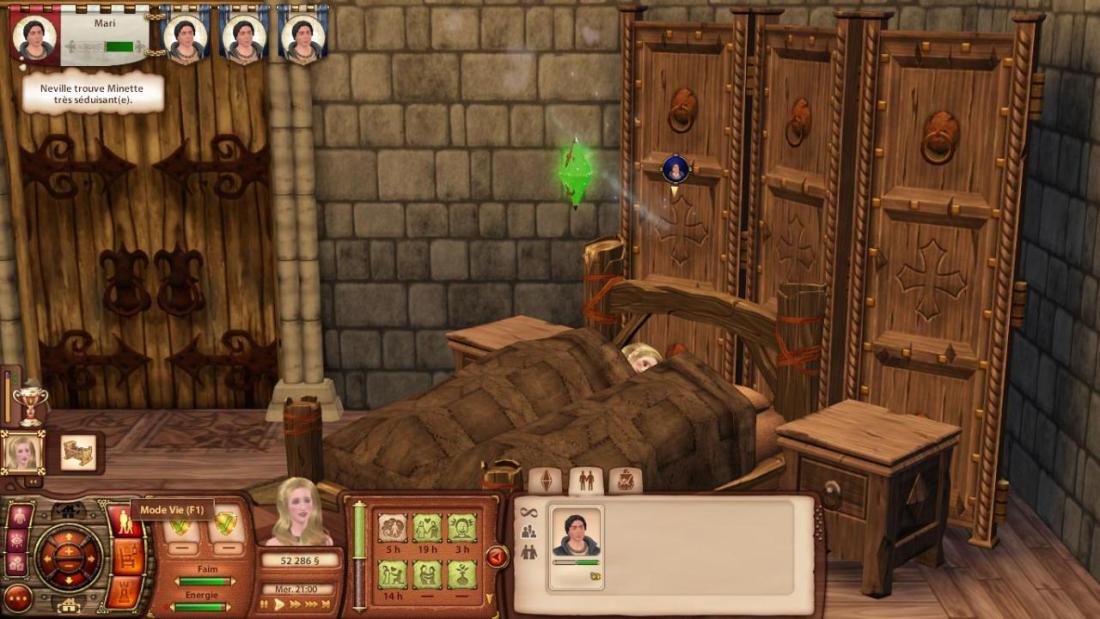The height and width of the screenshot is (619, 1100).
Task: Collapse the panel with the red arrow button
Action: coord(497,557)
